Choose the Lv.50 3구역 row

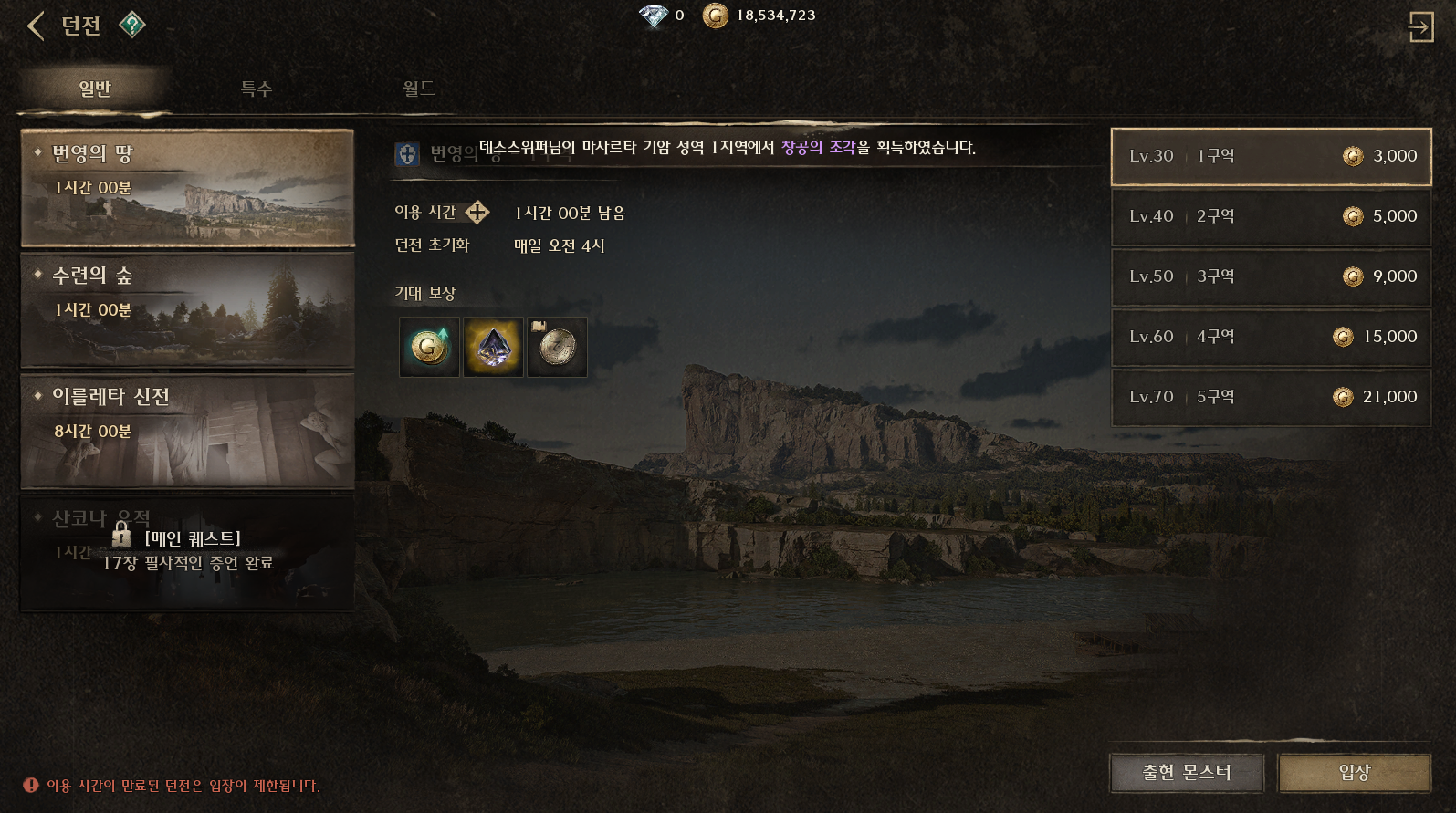click(1271, 276)
